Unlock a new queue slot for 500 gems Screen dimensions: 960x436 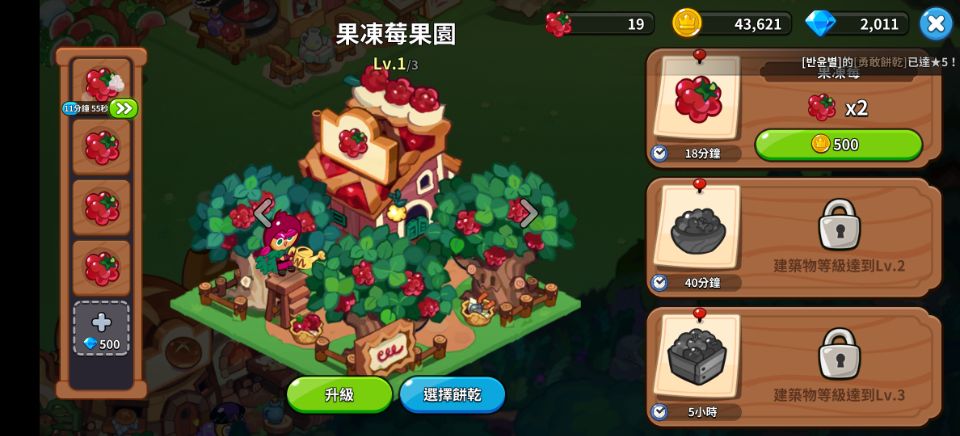click(101, 330)
